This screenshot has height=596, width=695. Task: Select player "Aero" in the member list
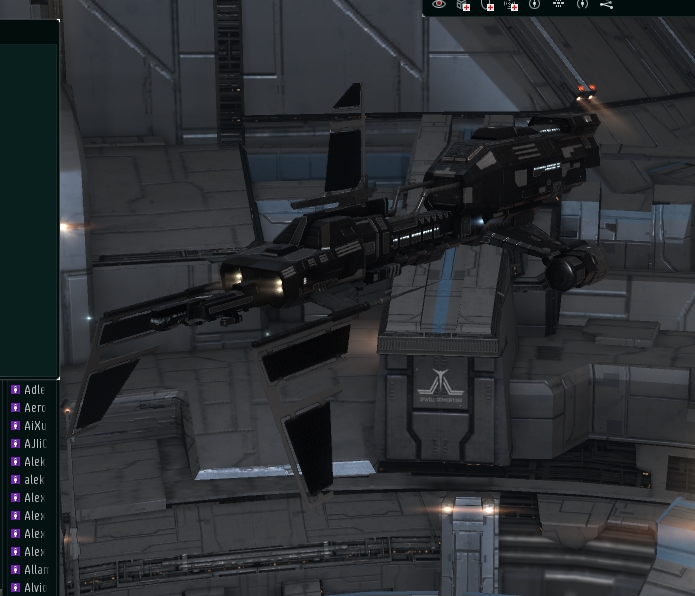[x=34, y=408]
